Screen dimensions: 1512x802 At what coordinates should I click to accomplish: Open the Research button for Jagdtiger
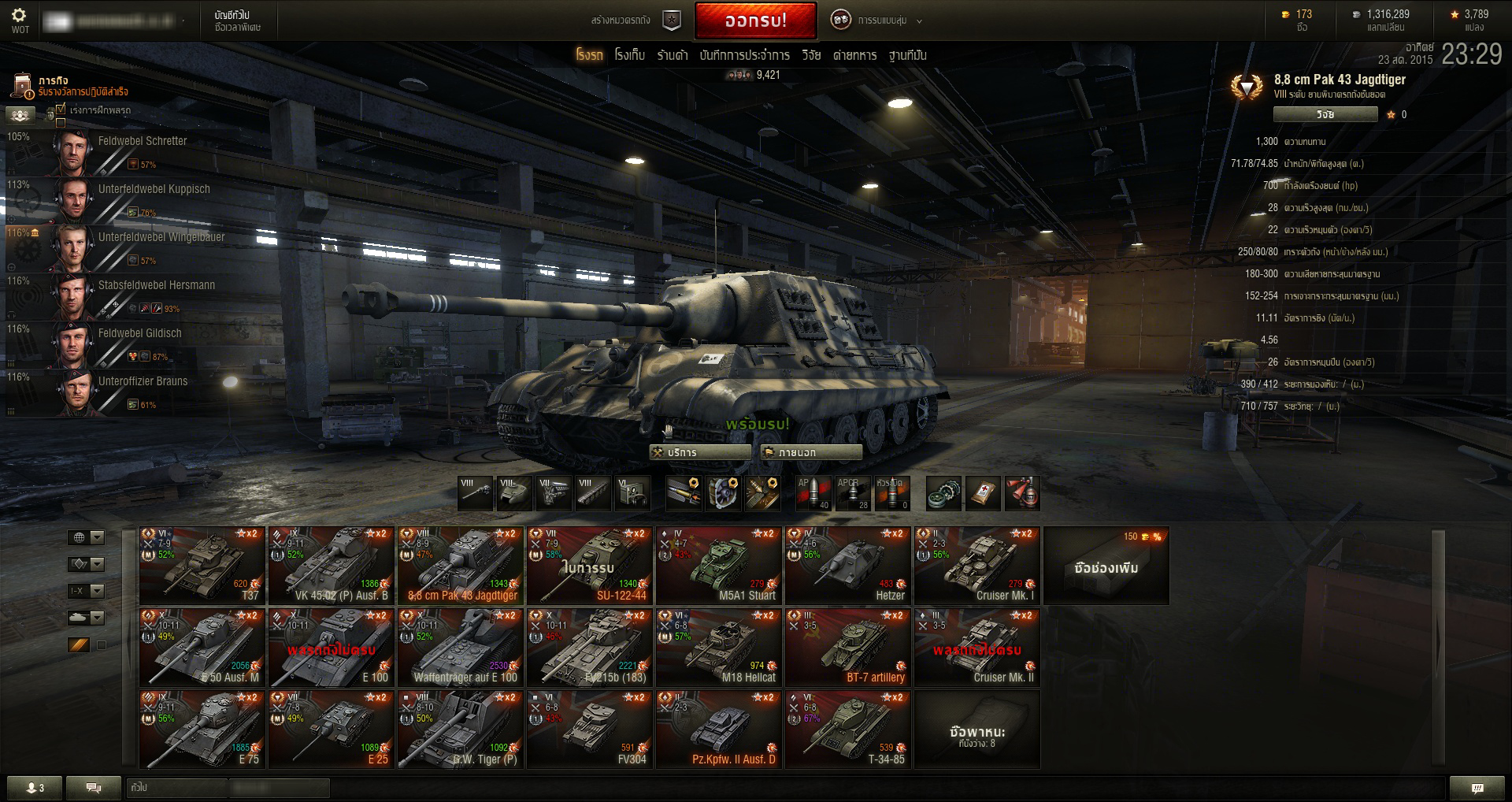click(x=1325, y=114)
